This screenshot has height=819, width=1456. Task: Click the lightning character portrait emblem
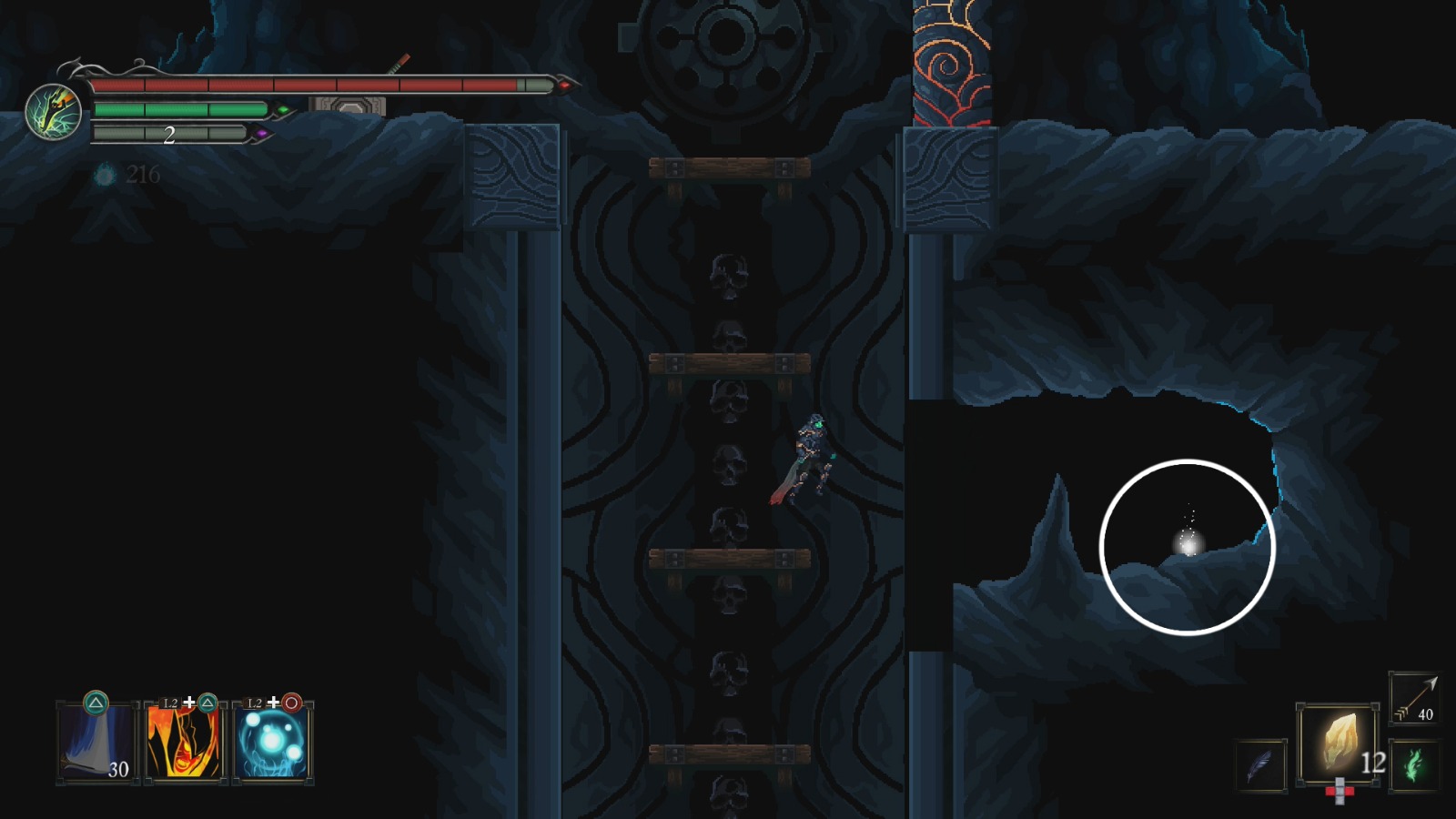tap(56, 114)
